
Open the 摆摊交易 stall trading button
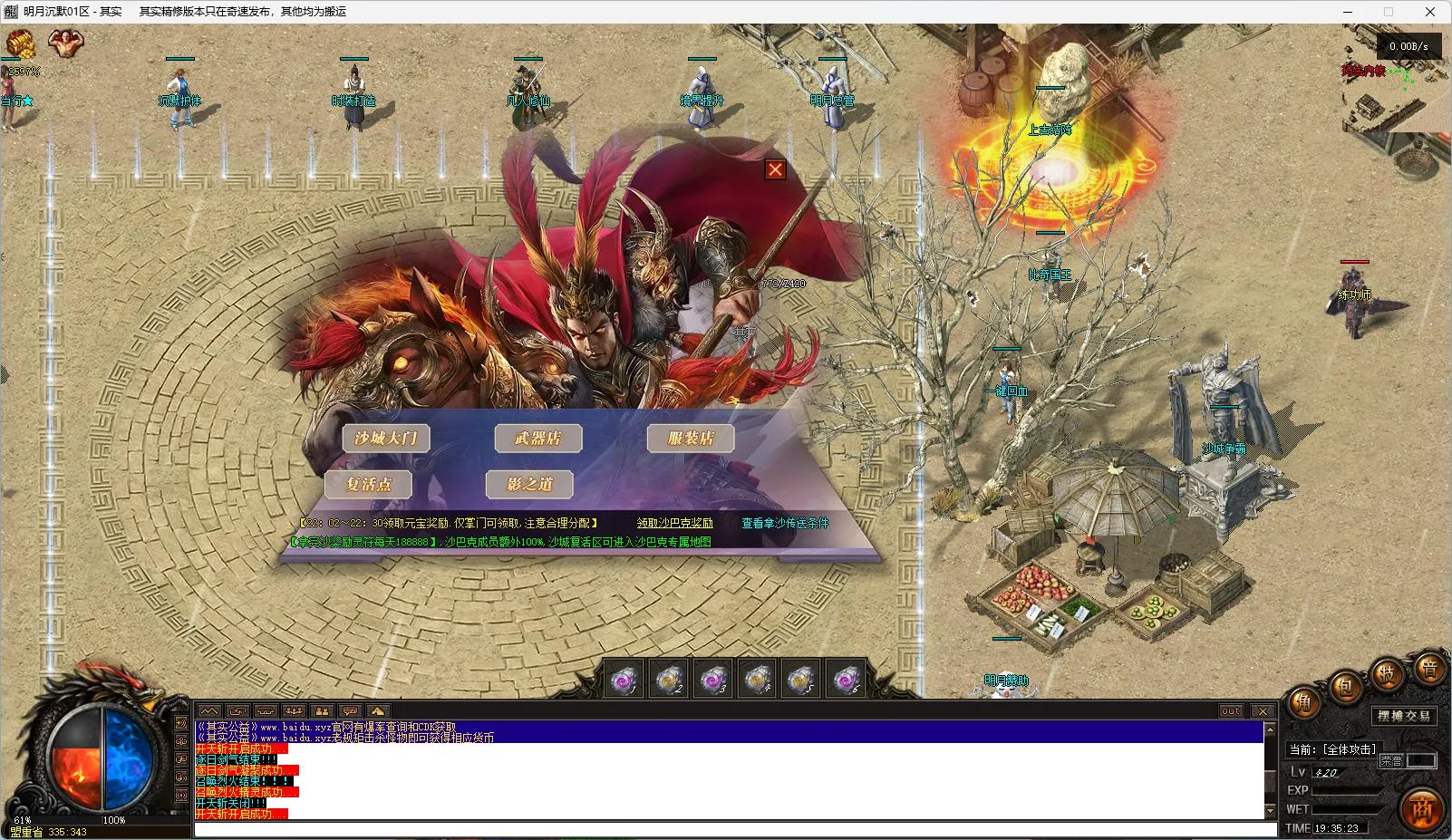click(1404, 716)
